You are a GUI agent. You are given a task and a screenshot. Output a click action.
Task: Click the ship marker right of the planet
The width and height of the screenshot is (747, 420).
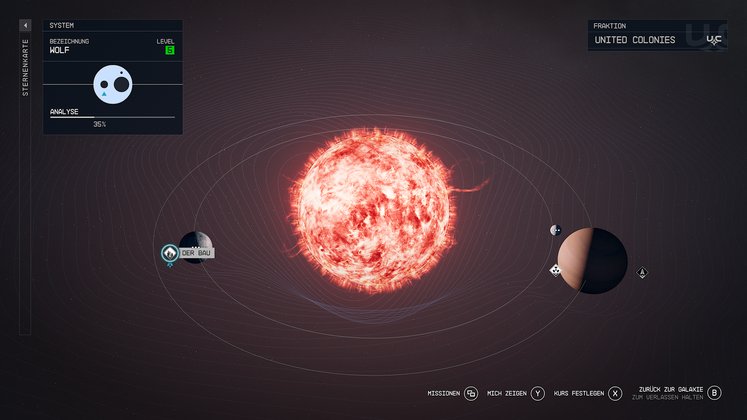(642, 272)
